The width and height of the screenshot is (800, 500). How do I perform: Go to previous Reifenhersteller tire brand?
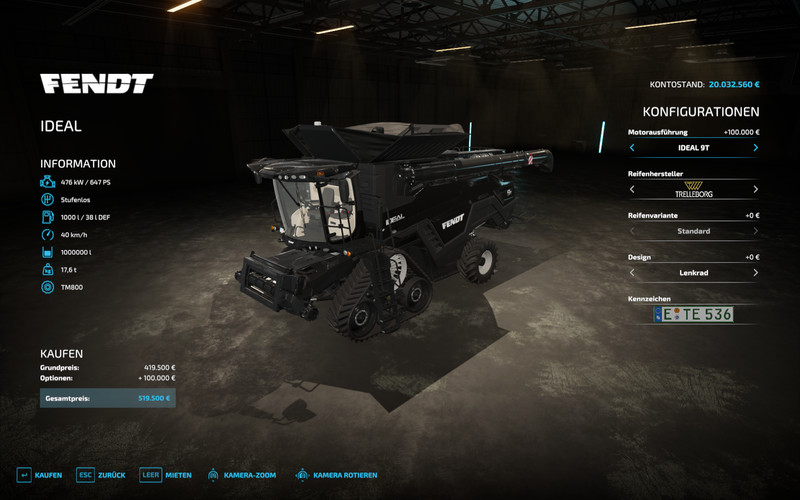click(x=632, y=189)
